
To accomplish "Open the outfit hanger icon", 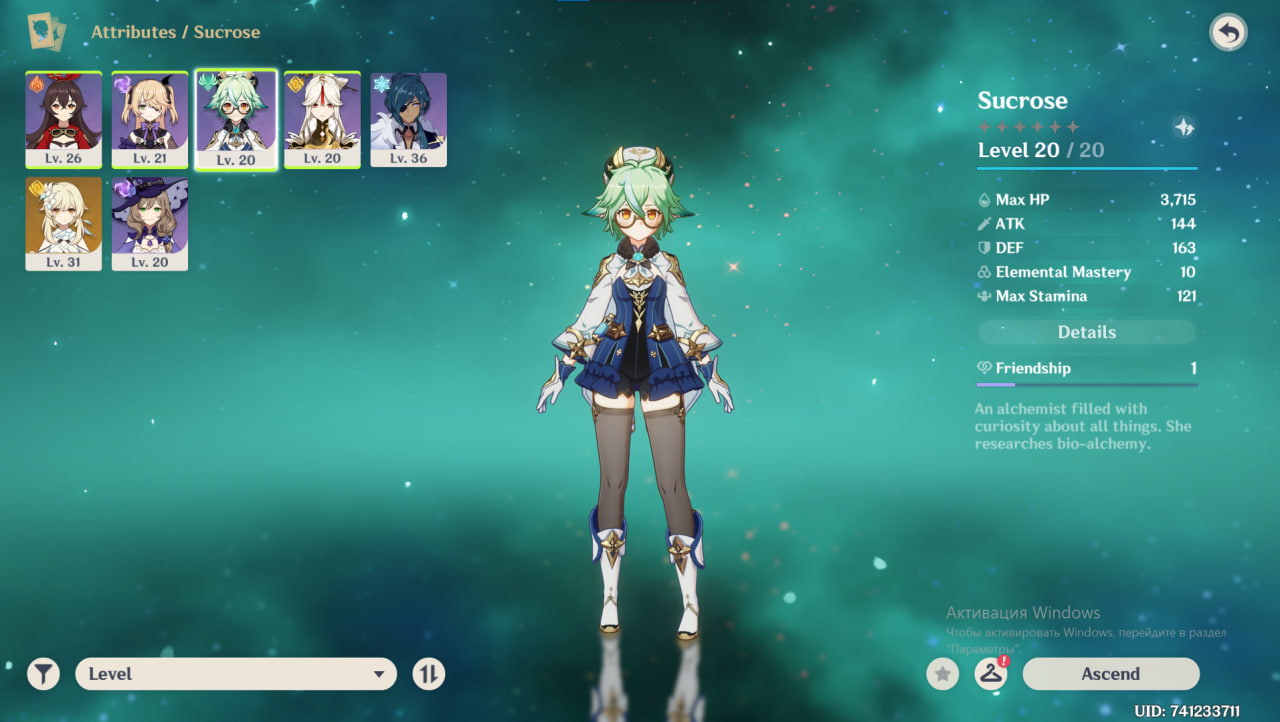I will point(990,674).
